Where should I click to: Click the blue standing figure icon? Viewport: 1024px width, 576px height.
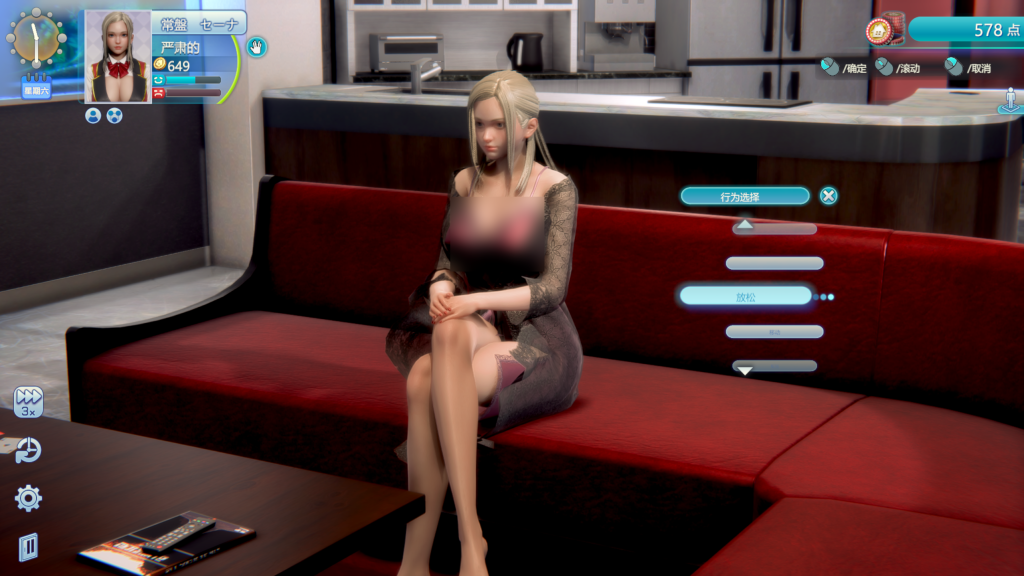1009,101
